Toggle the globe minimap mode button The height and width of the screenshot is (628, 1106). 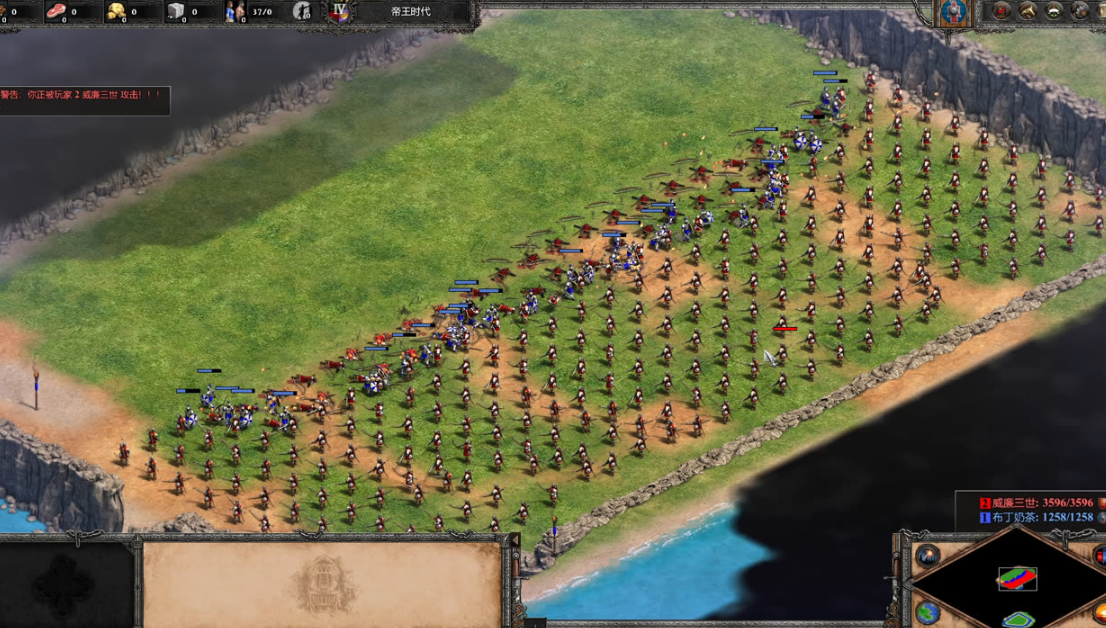926,612
